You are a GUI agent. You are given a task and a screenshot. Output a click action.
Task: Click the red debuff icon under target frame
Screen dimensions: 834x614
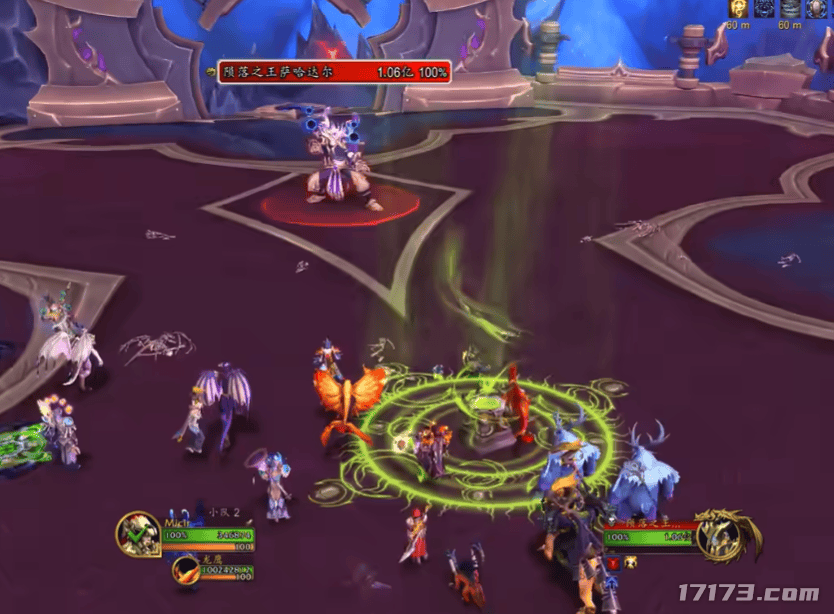(614, 563)
